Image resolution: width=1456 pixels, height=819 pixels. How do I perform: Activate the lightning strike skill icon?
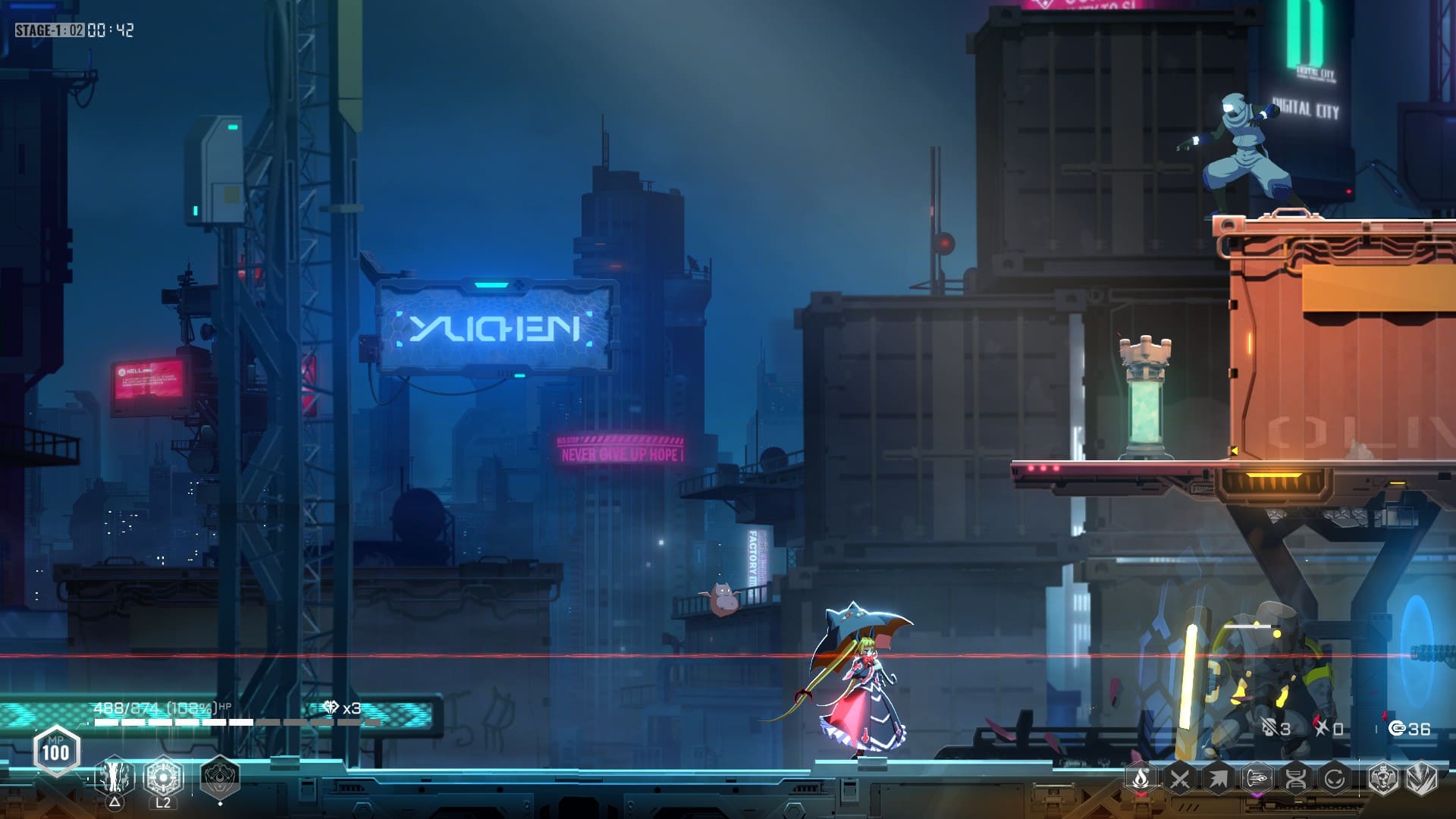[115, 777]
